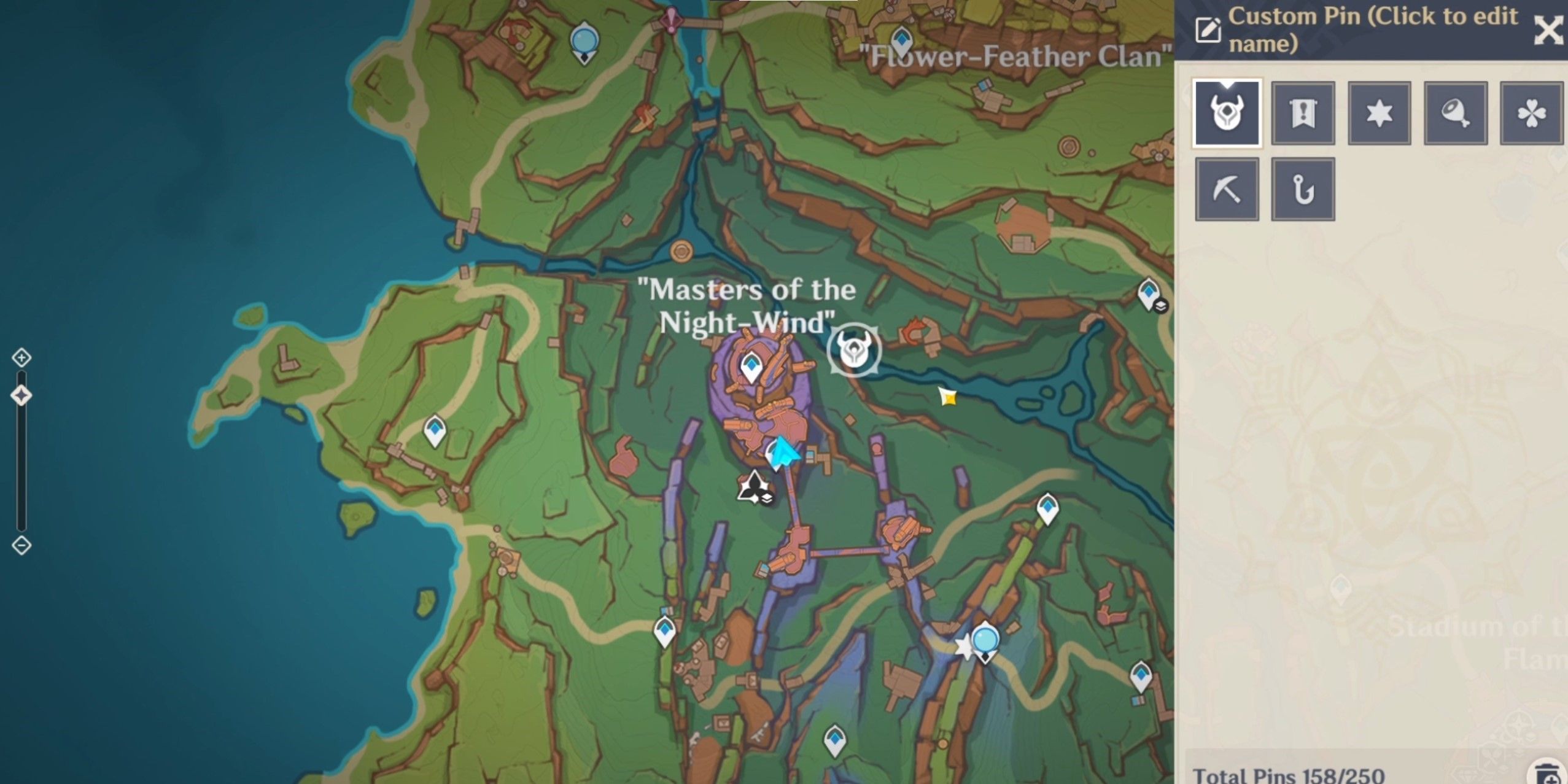This screenshot has width=1568, height=784.
Task: Select the teleport waypoint on western peninsula
Action: [435, 429]
